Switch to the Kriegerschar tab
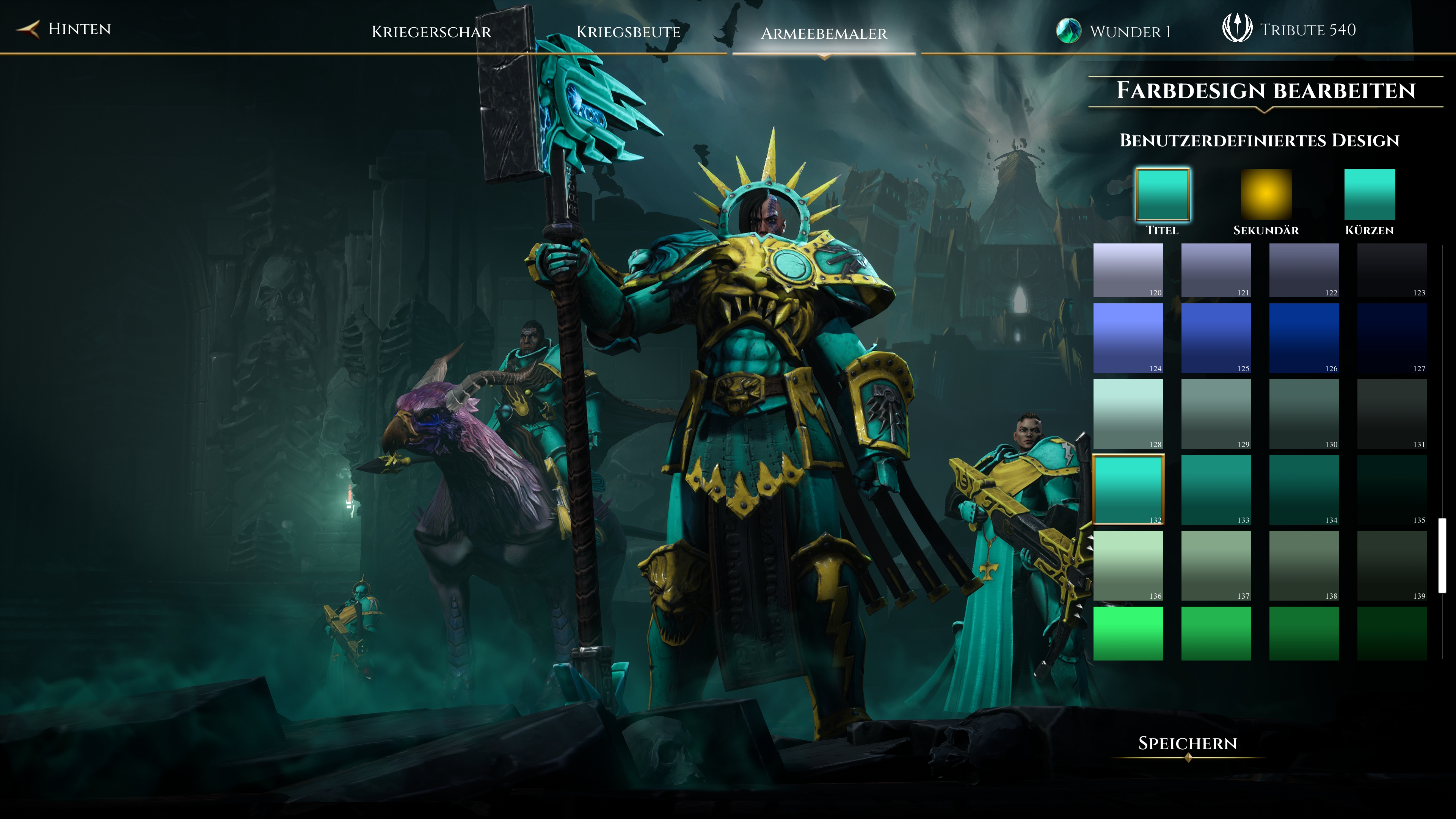Image resolution: width=1456 pixels, height=819 pixels. click(x=431, y=31)
